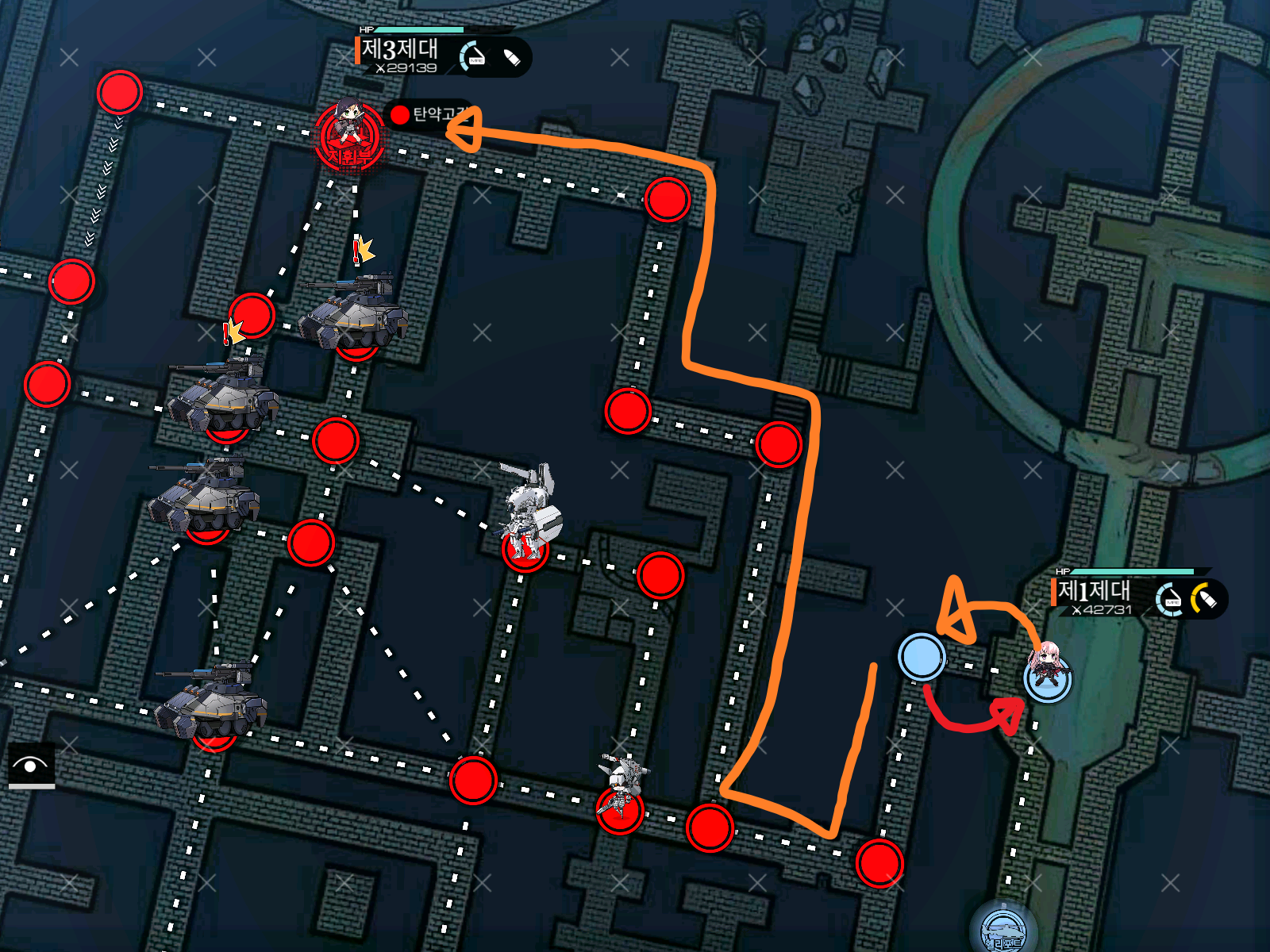The width and height of the screenshot is (1270, 952).
Task: Toggle the night vision eye indicator
Action: [30, 766]
